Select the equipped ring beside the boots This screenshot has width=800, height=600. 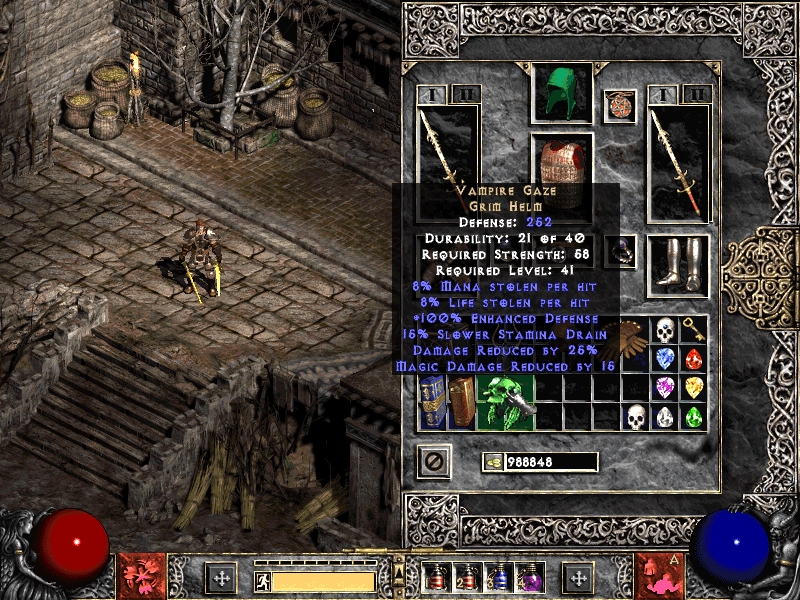(x=623, y=251)
